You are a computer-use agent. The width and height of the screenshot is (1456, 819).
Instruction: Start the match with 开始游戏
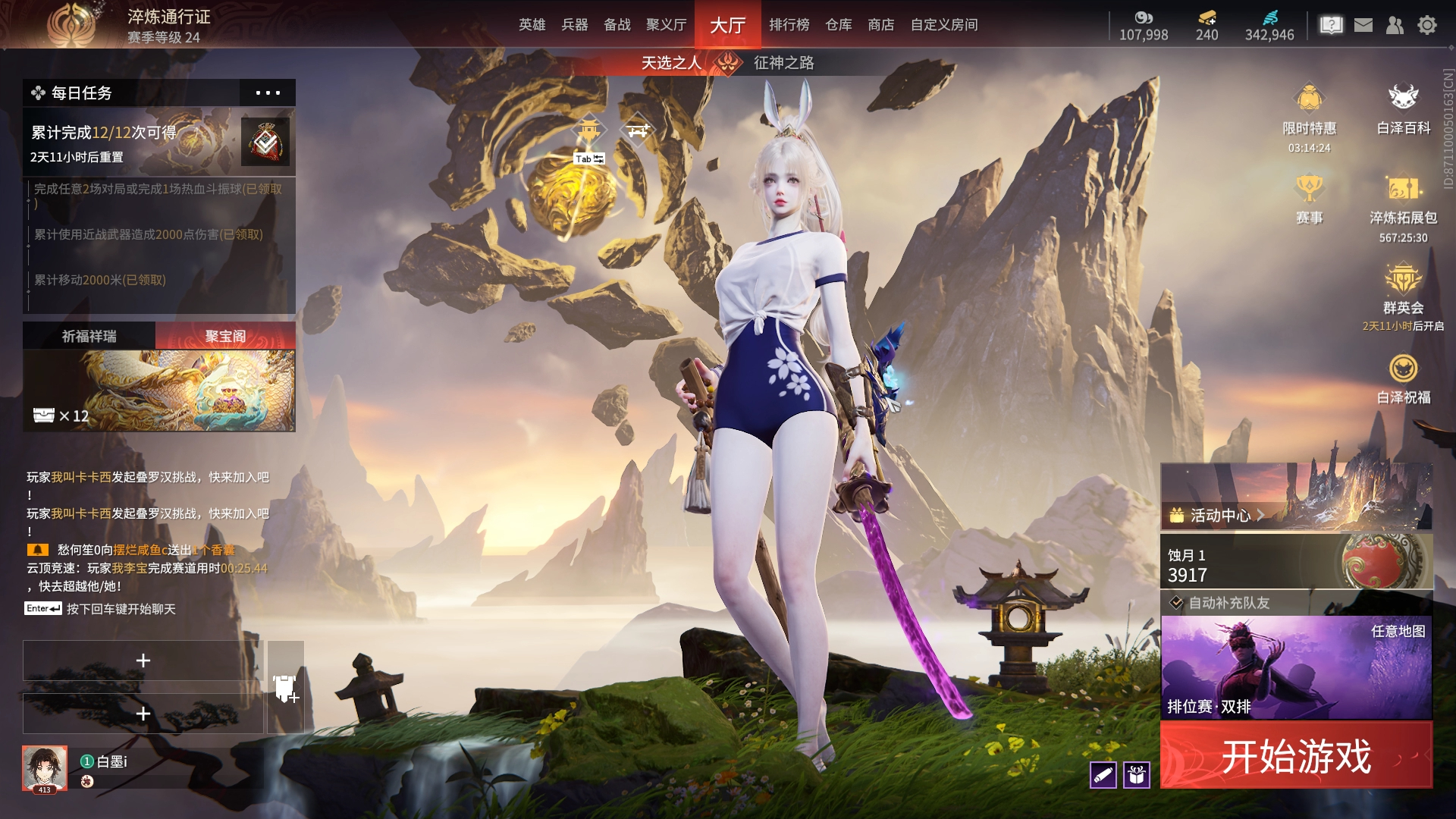click(1296, 756)
